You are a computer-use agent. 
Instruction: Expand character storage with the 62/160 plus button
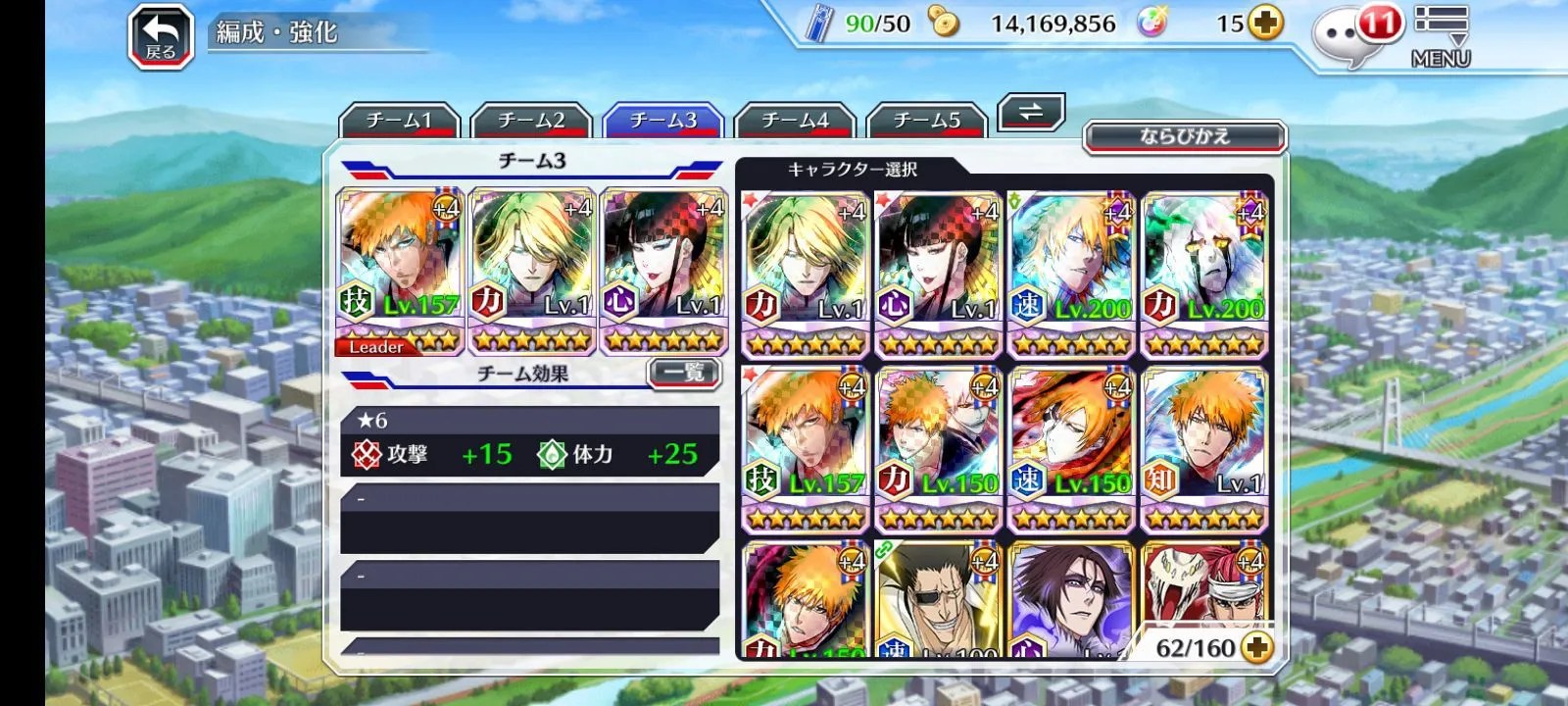tap(1256, 647)
